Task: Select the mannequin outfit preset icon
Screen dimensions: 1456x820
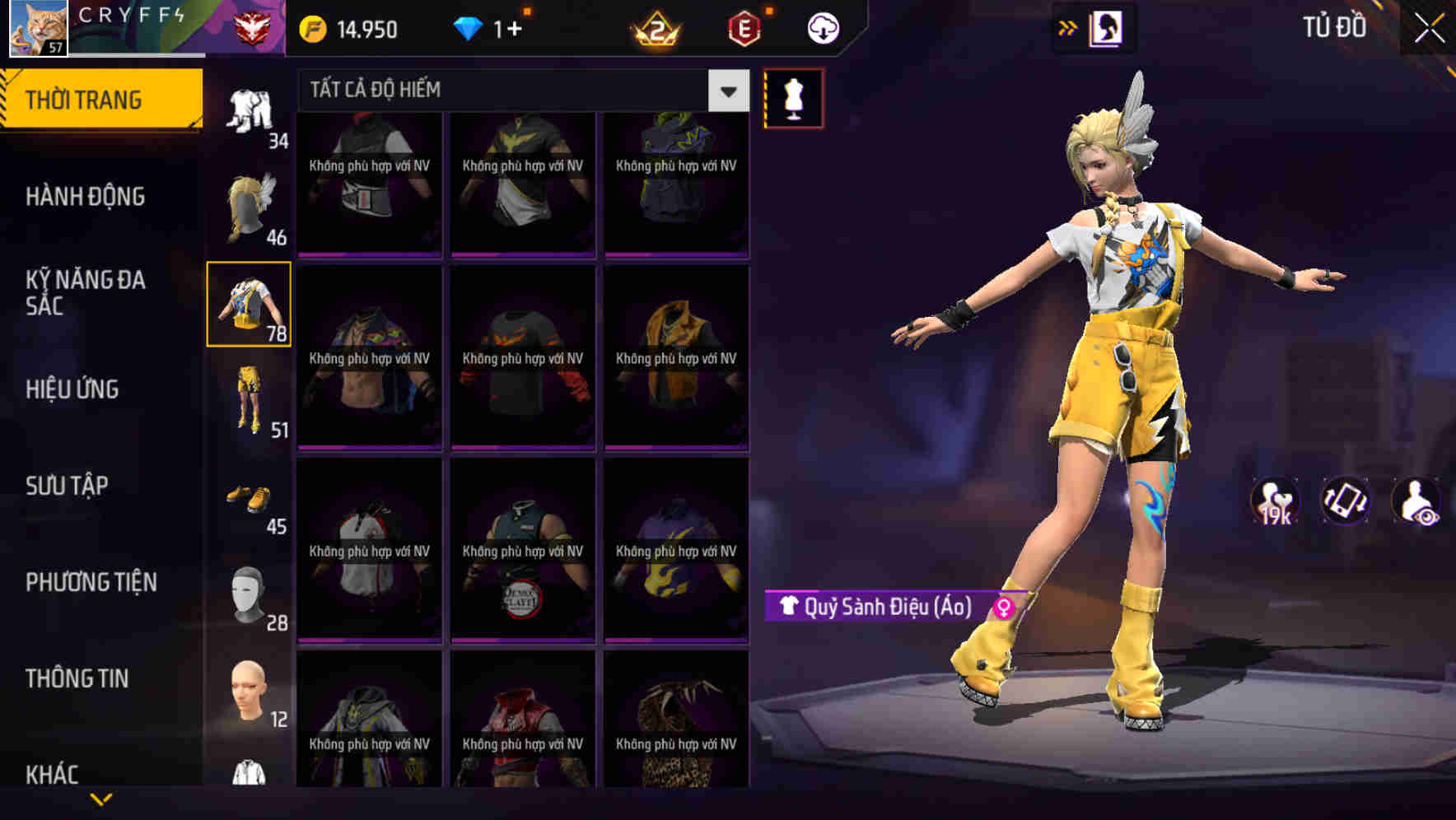Action: 794,96
